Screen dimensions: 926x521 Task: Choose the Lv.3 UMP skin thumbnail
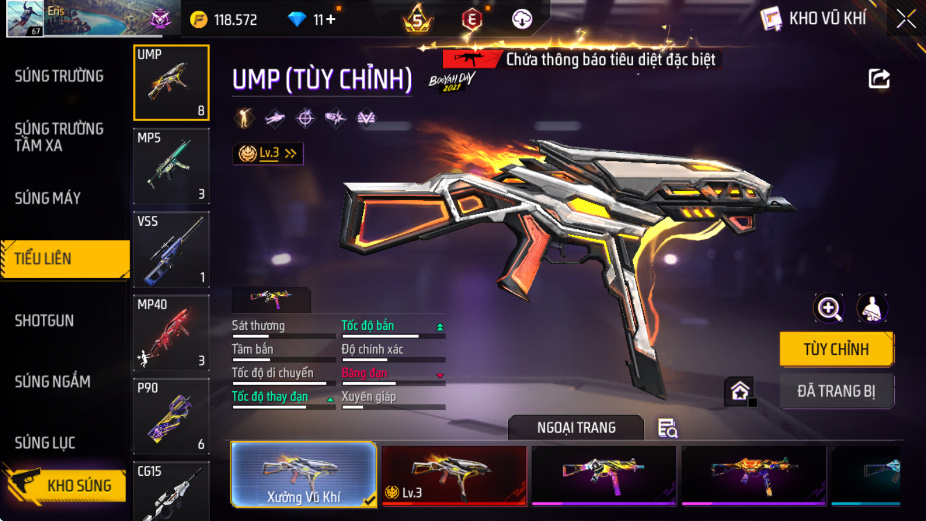click(454, 474)
